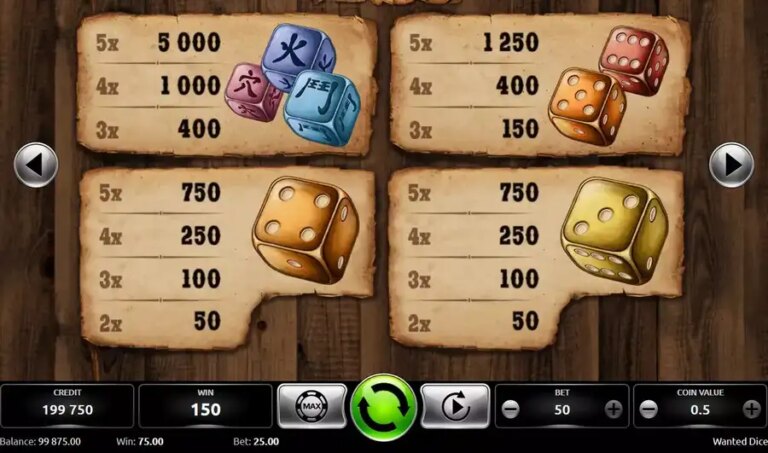Image resolution: width=768 pixels, height=453 pixels.
Task: Spin the reels with the green button
Action: pyautogui.click(x=383, y=407)
